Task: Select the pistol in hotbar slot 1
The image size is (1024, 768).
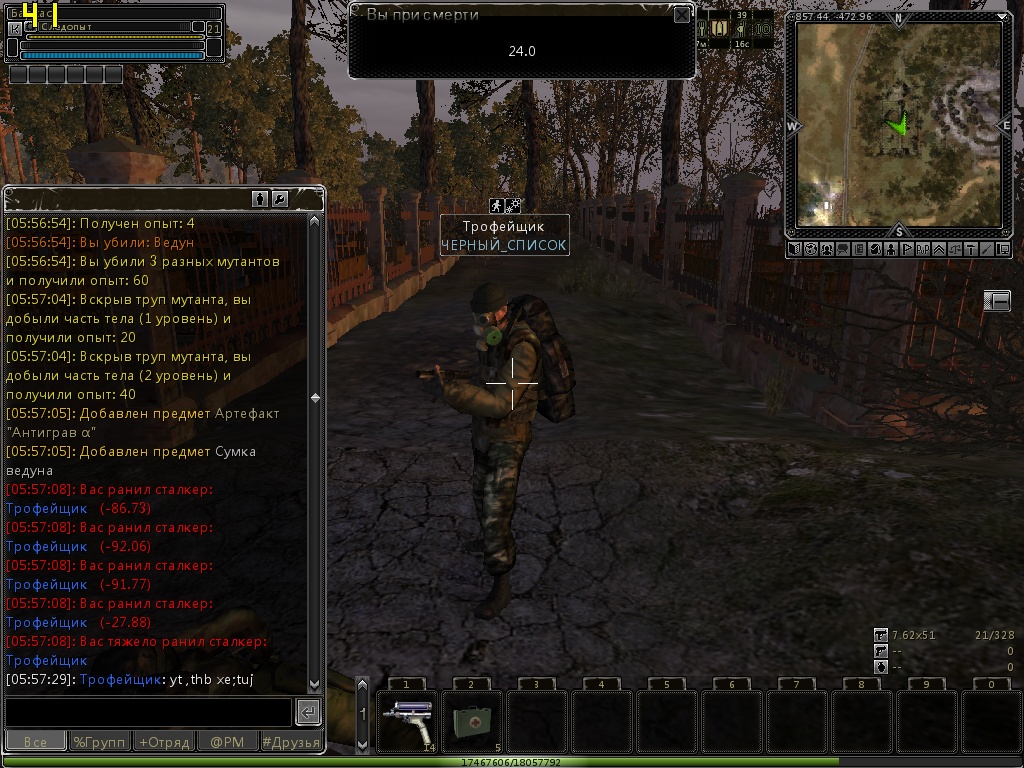Action: pyautogui.click(x=408, y=720)
